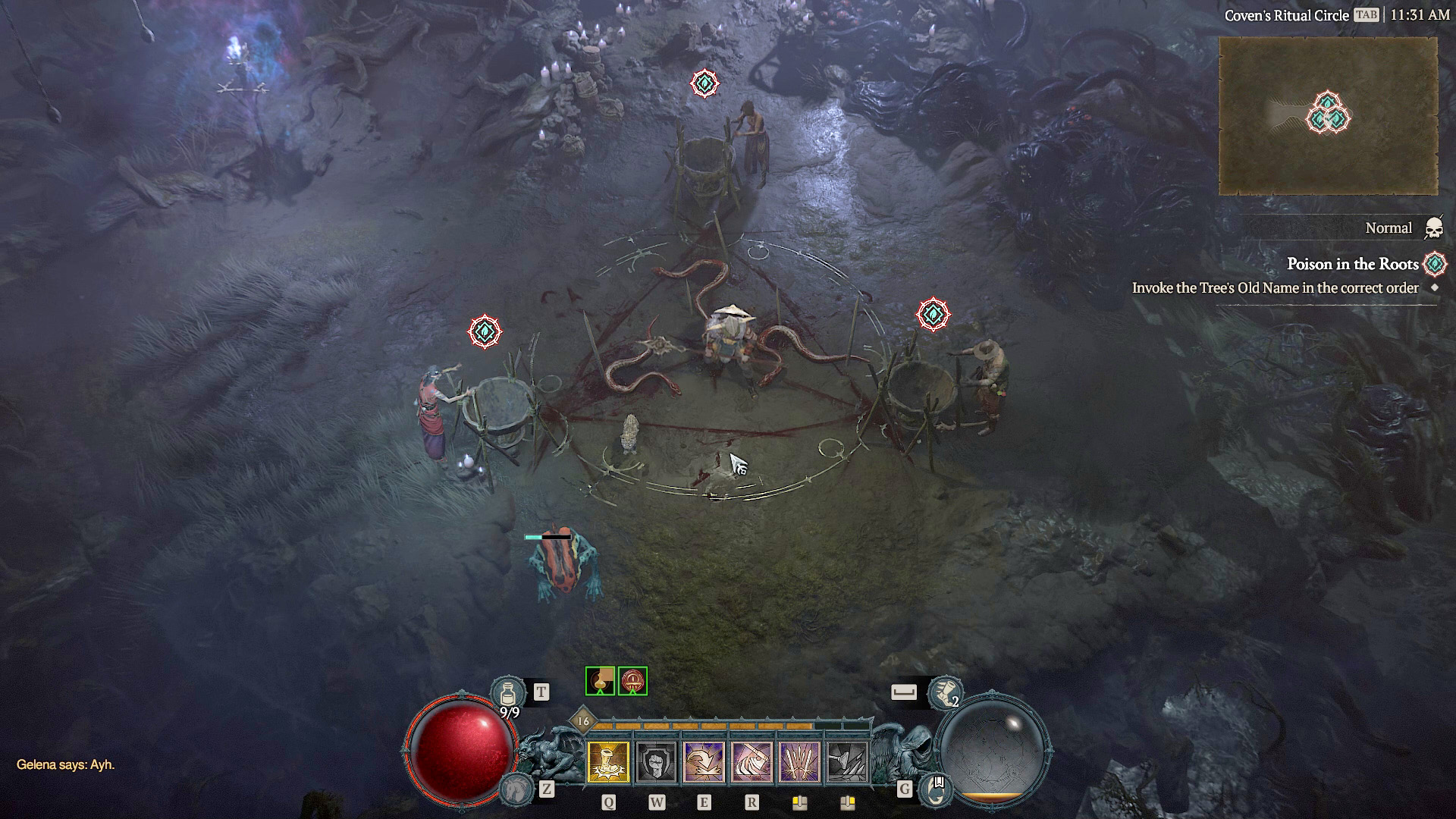Screen dimensions: 1456x819
Task: Click the quest marker cluster on minimap
Action: pyautogui.click(x=1328, y=114)
